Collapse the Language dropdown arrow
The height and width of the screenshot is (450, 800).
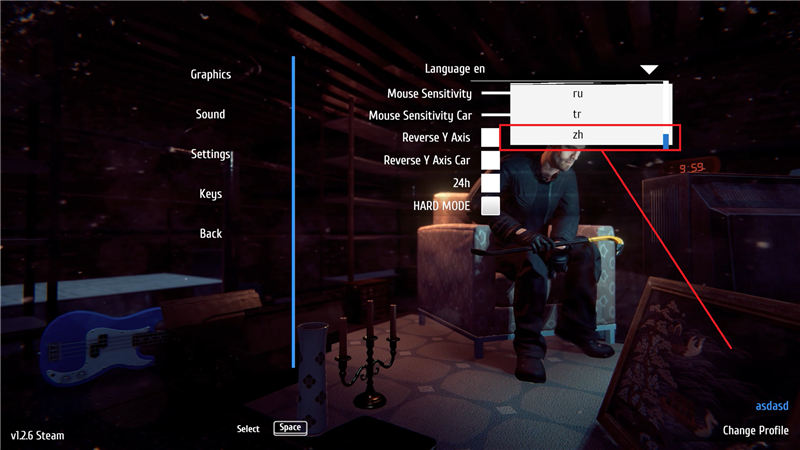[649, 69]
